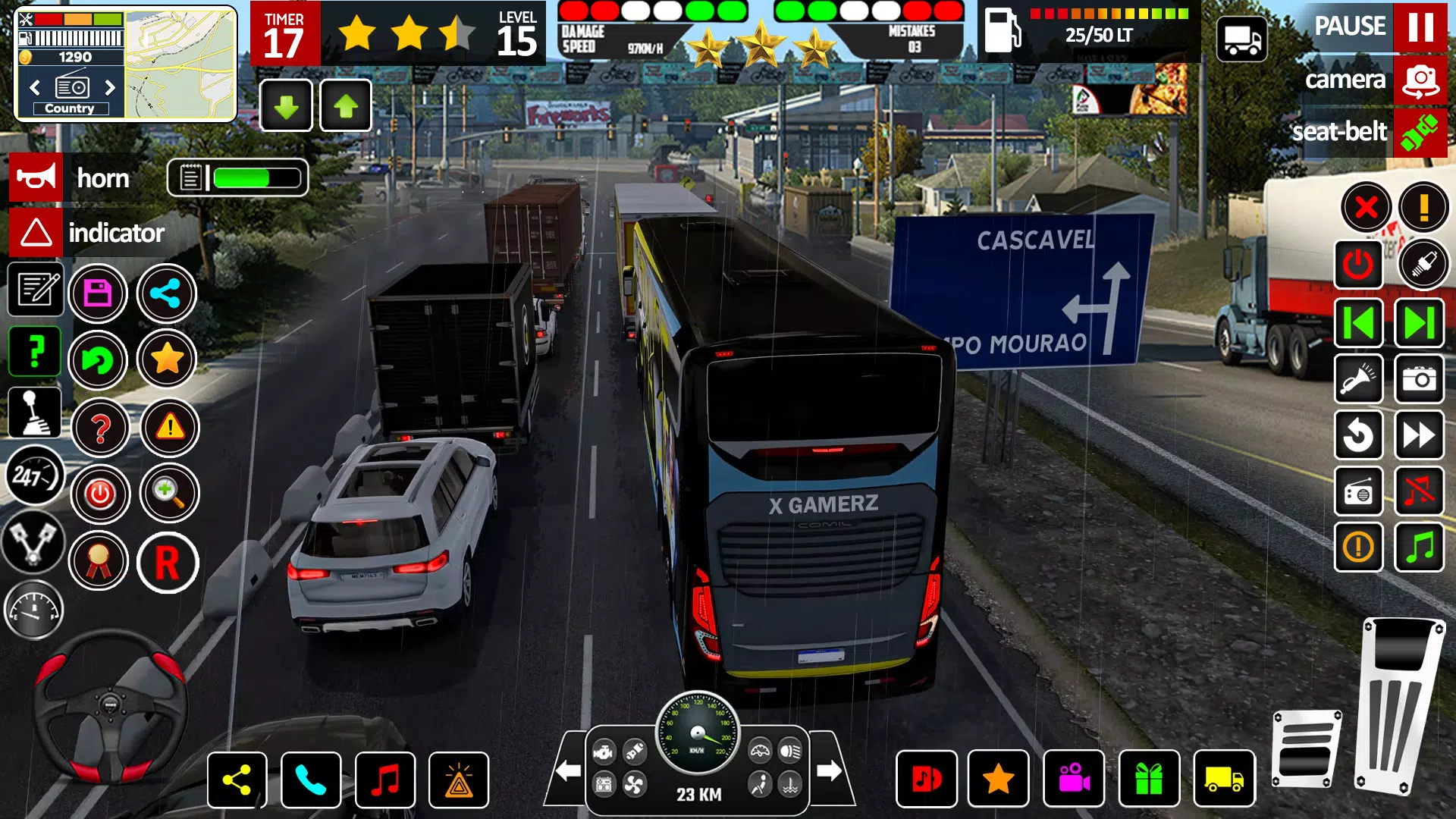The width and height of the screenshot is (1456, 819).
Task: Select the gear shift lever icon
Action: 34,413
